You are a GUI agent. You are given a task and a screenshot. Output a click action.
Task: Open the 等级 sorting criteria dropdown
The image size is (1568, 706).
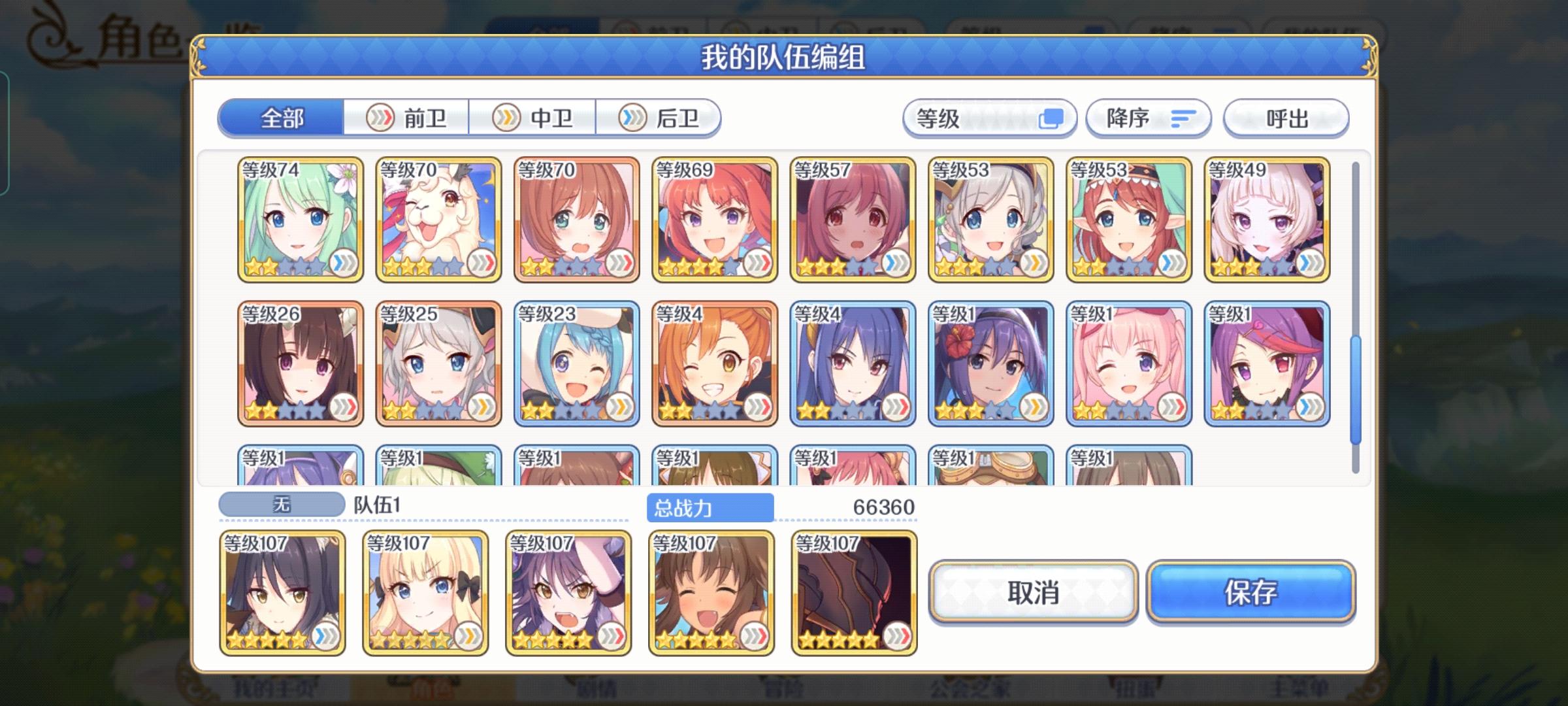(x=988, y=118)
